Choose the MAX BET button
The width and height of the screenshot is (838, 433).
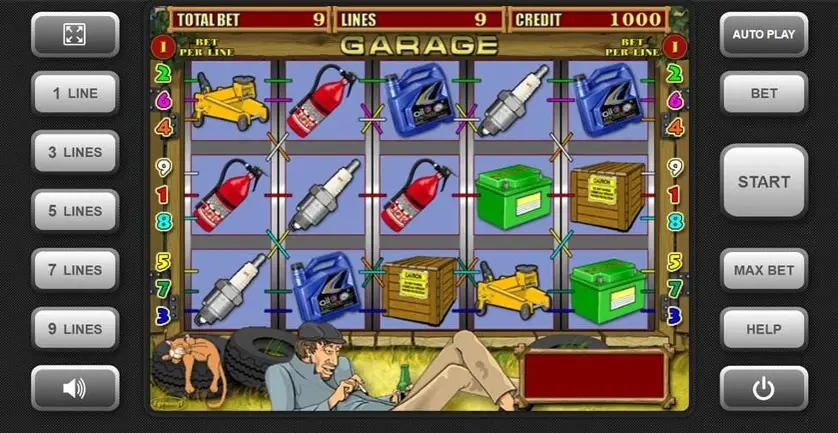(x=763, y=270)
